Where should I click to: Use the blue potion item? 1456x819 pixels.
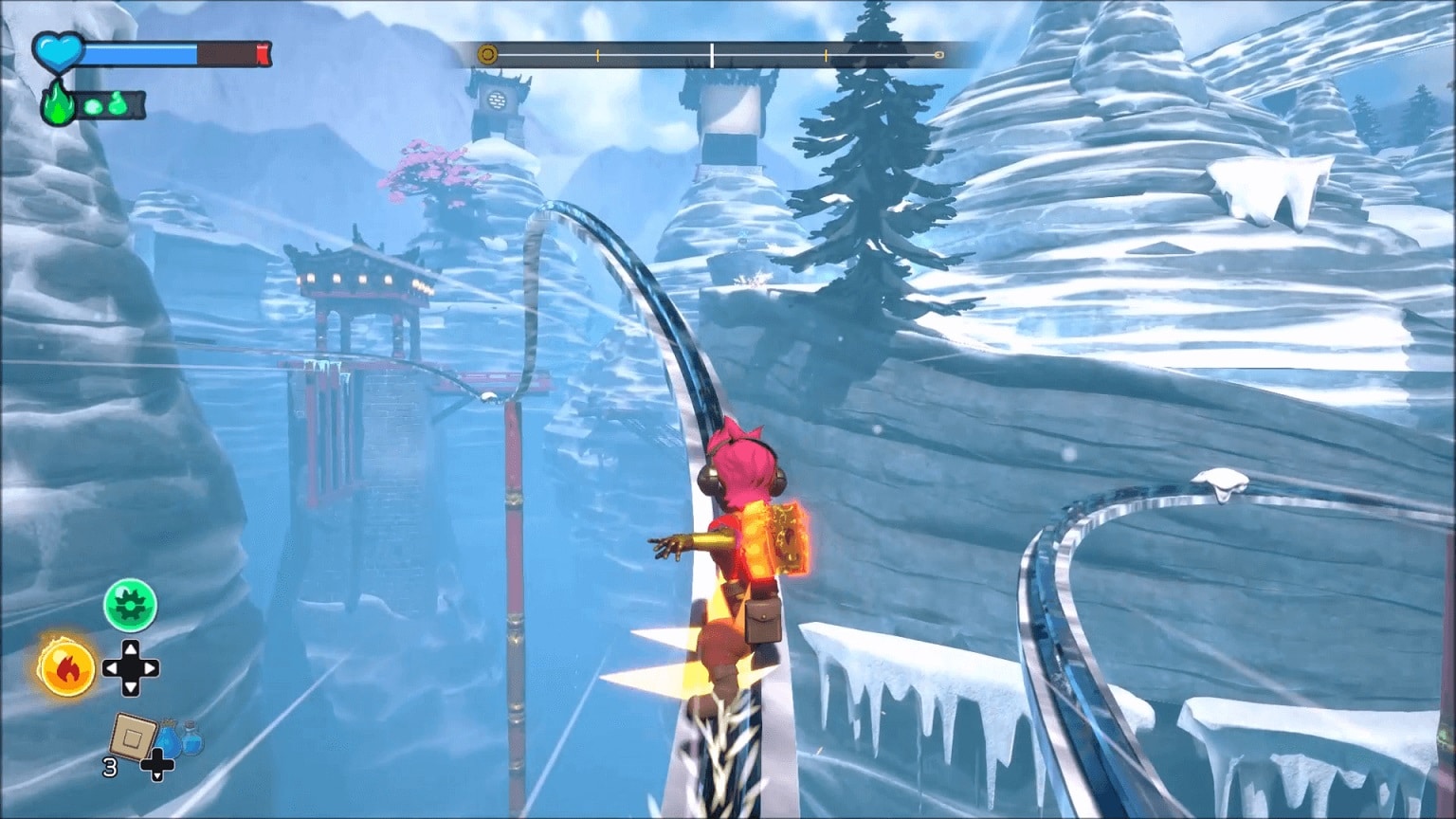(x=180, y=737)
